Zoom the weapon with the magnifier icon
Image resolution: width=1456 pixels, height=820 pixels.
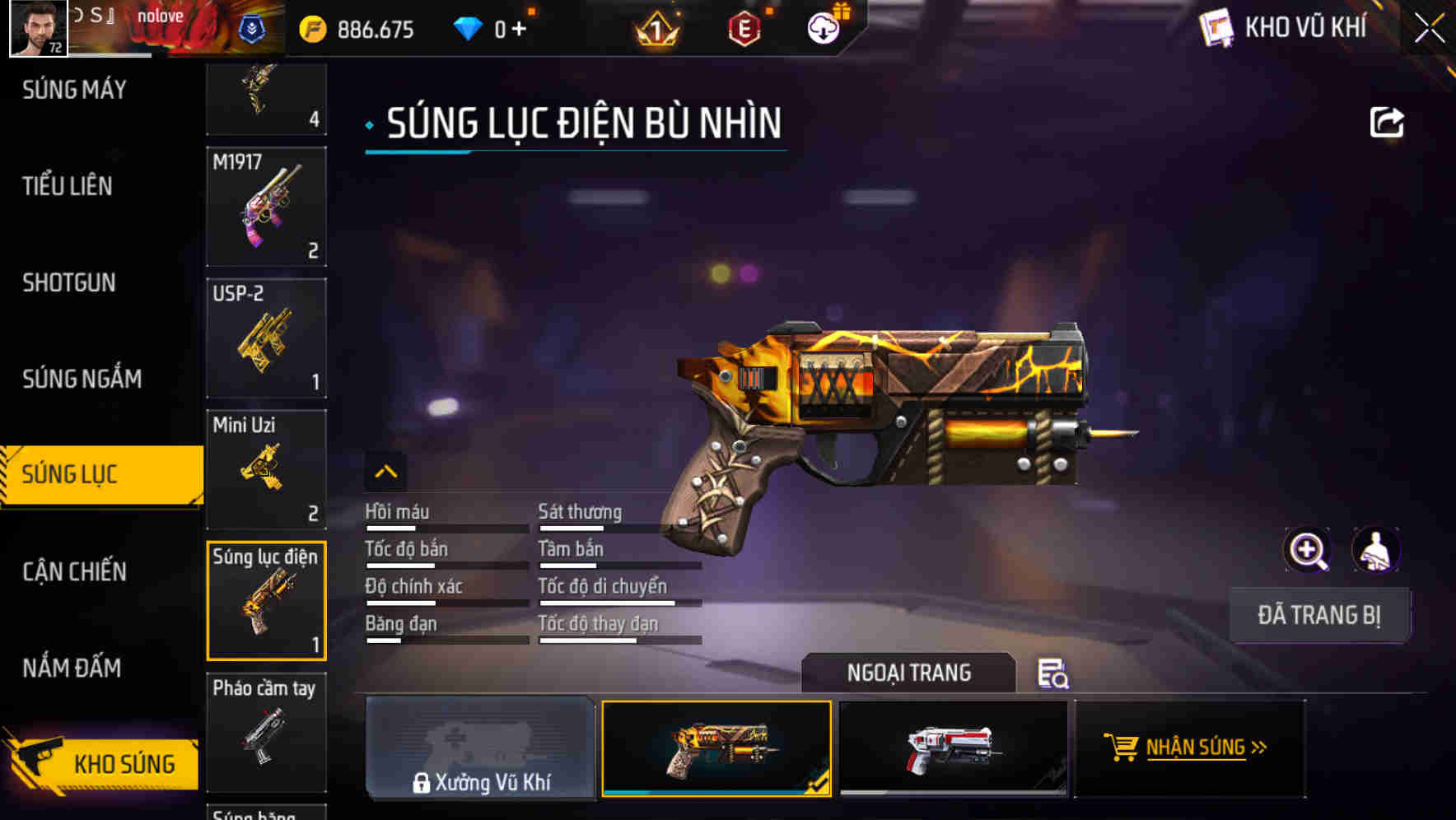coord(1308,550)
